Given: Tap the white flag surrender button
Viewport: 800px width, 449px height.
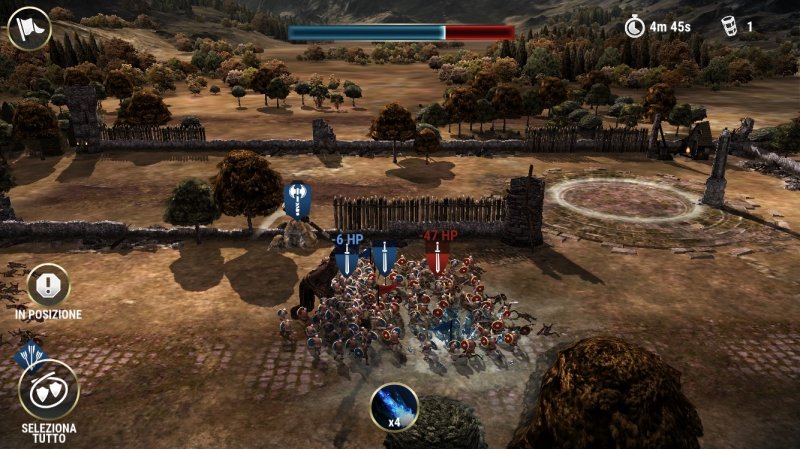Looking at the screenshot, I should tap(29, 28).
